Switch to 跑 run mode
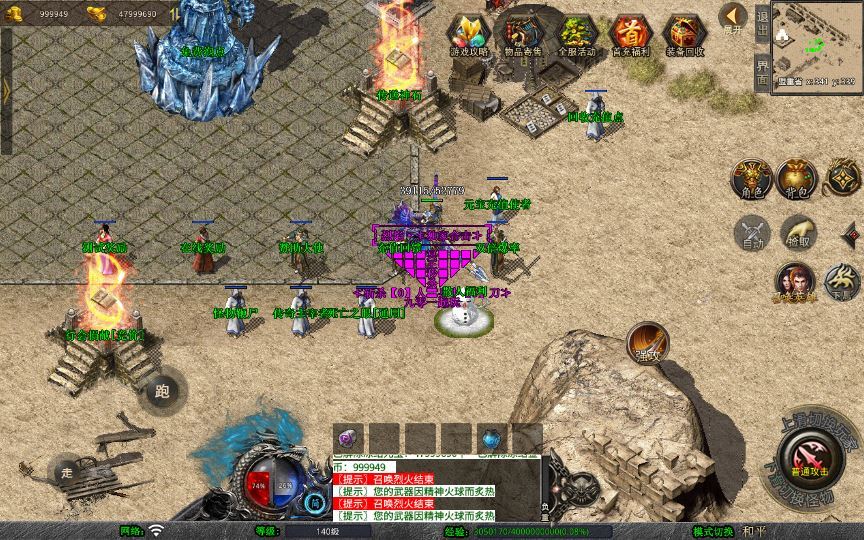The height and width of the screenshot is (540, 864). pyautogui.click(x=162, y=390)
